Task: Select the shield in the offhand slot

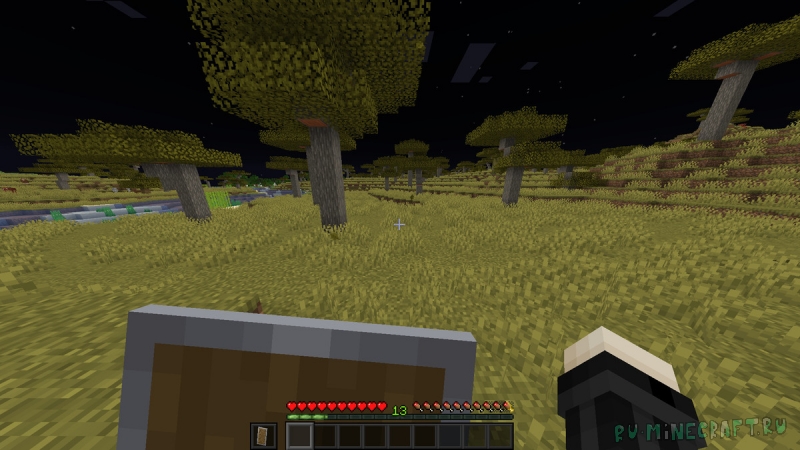Action: [x=263, y=435]
